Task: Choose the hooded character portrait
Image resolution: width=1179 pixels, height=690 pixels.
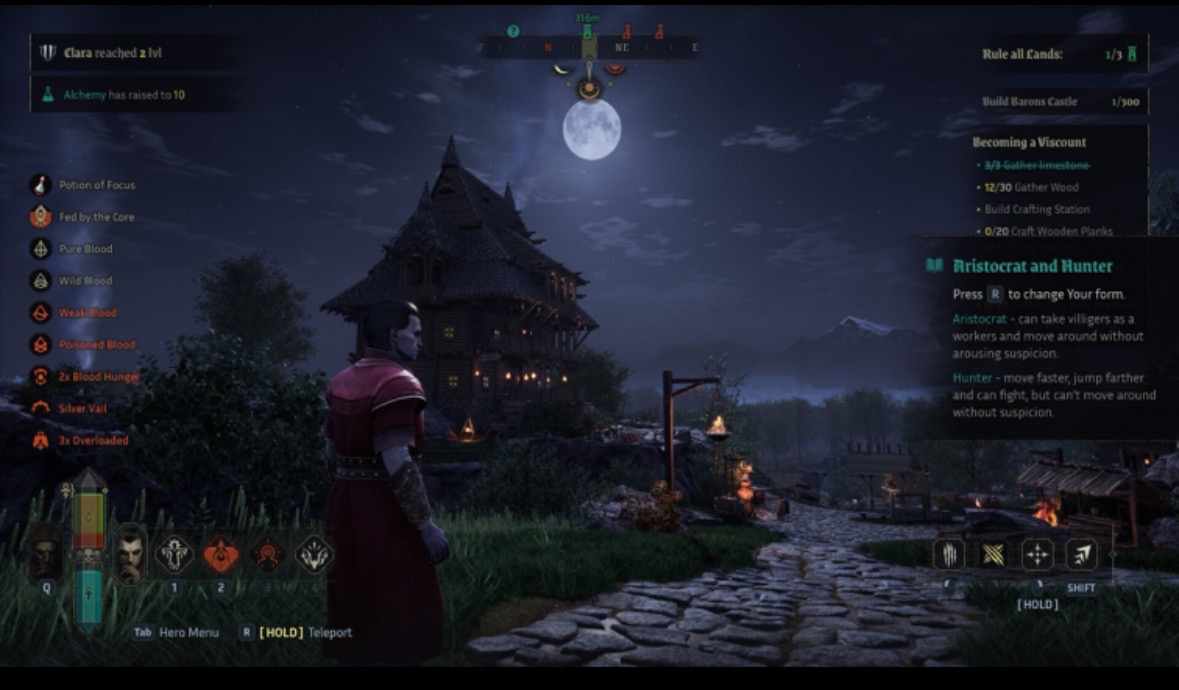Action: click(46, 553)
